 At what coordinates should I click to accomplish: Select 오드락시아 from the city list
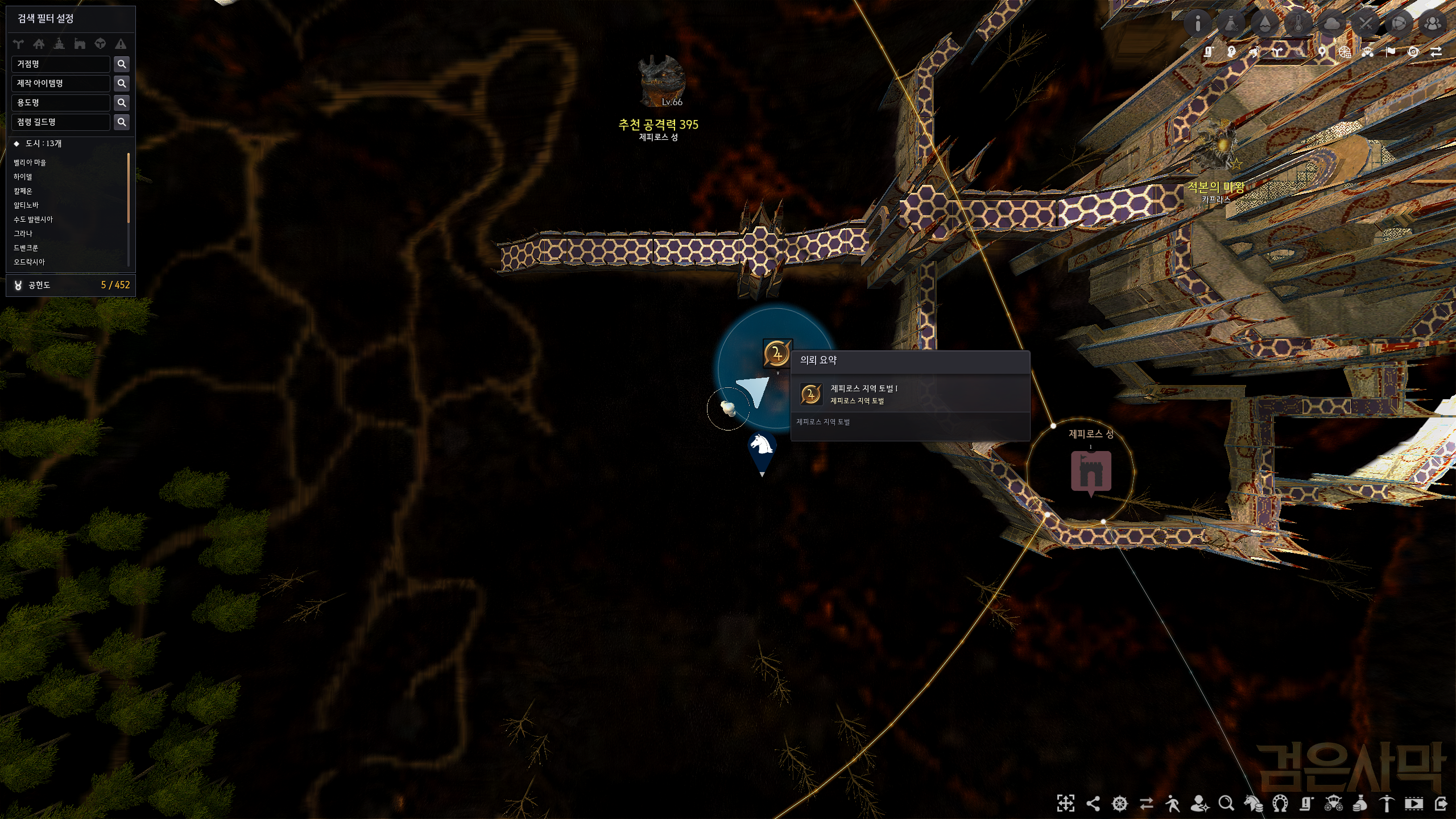(29, 262)
